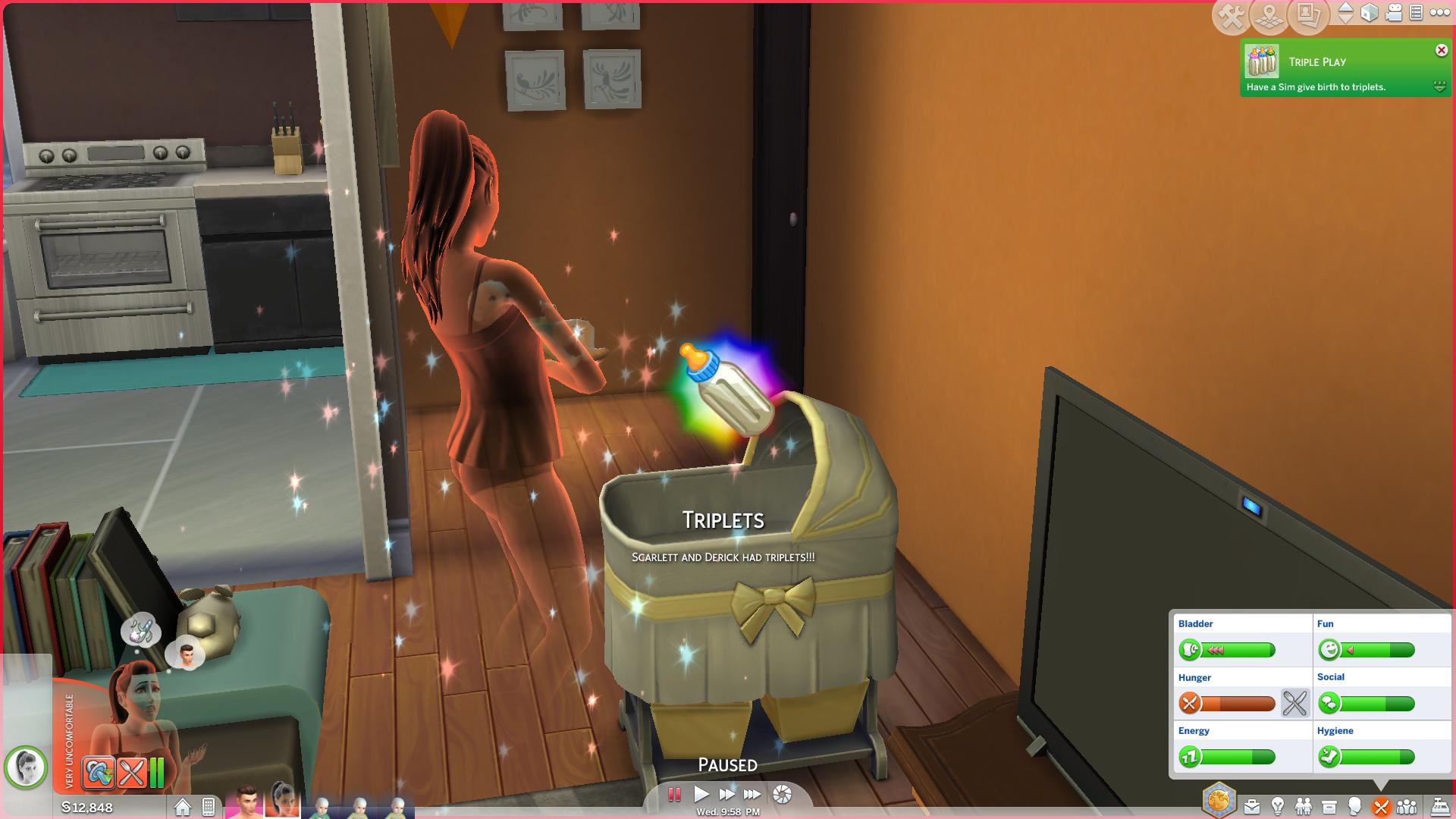The height and width of the screenshot is (819, 1456).
Task: Open Build Mode
Action: 1232,14
